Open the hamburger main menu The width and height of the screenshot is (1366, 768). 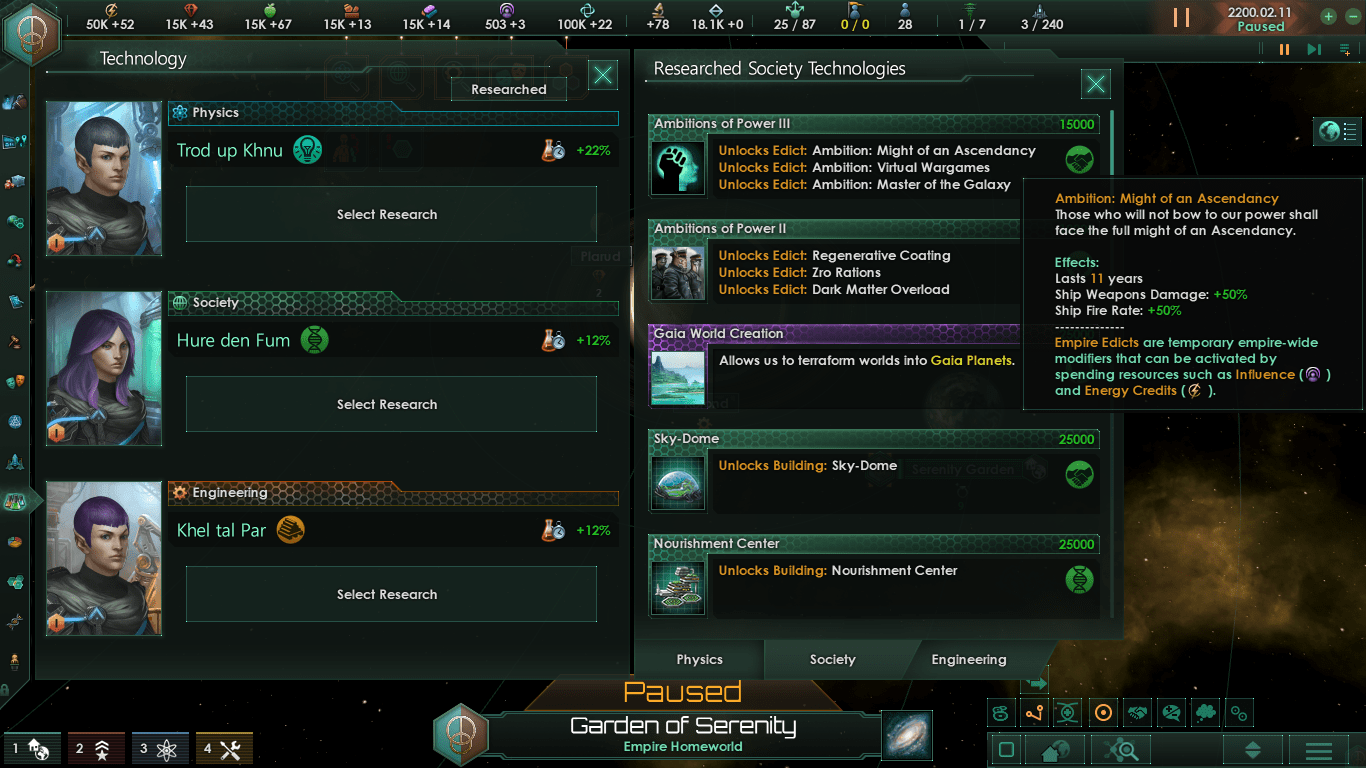[x=1318, y=750]
